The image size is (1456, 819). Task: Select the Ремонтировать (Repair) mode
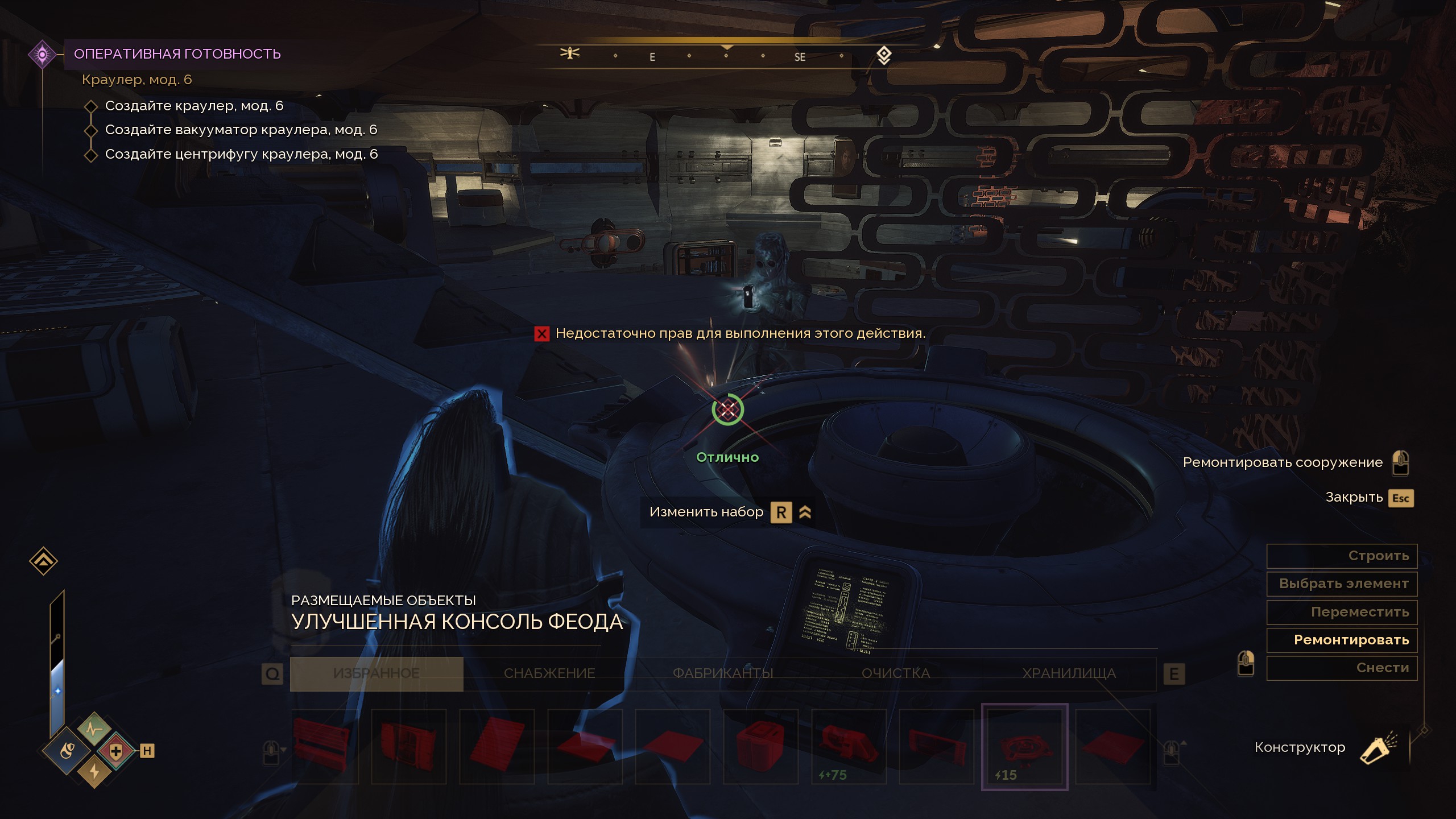pyautogui.click(x=1341, y=640)
